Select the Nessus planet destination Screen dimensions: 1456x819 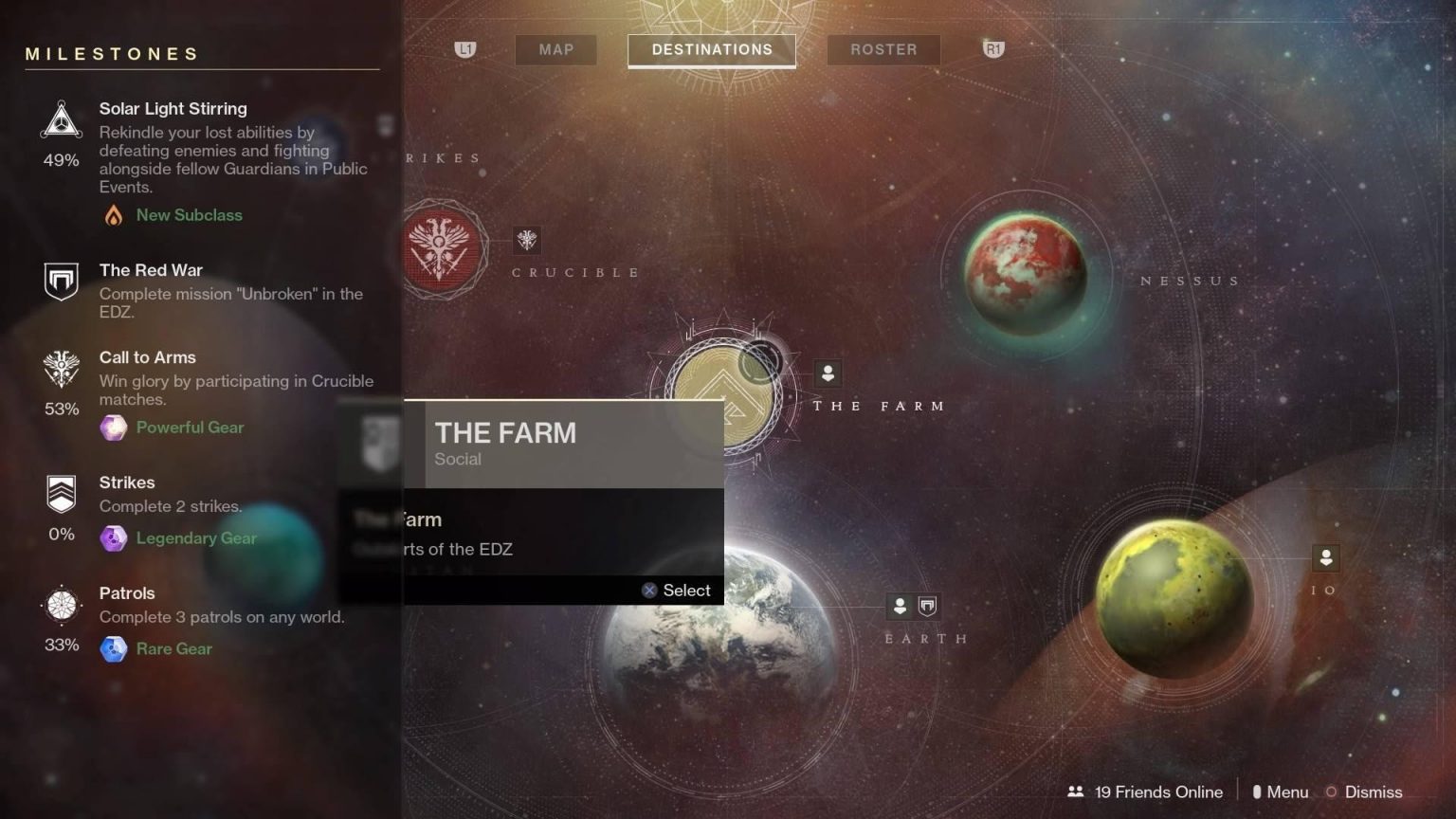click(1025, 272)
